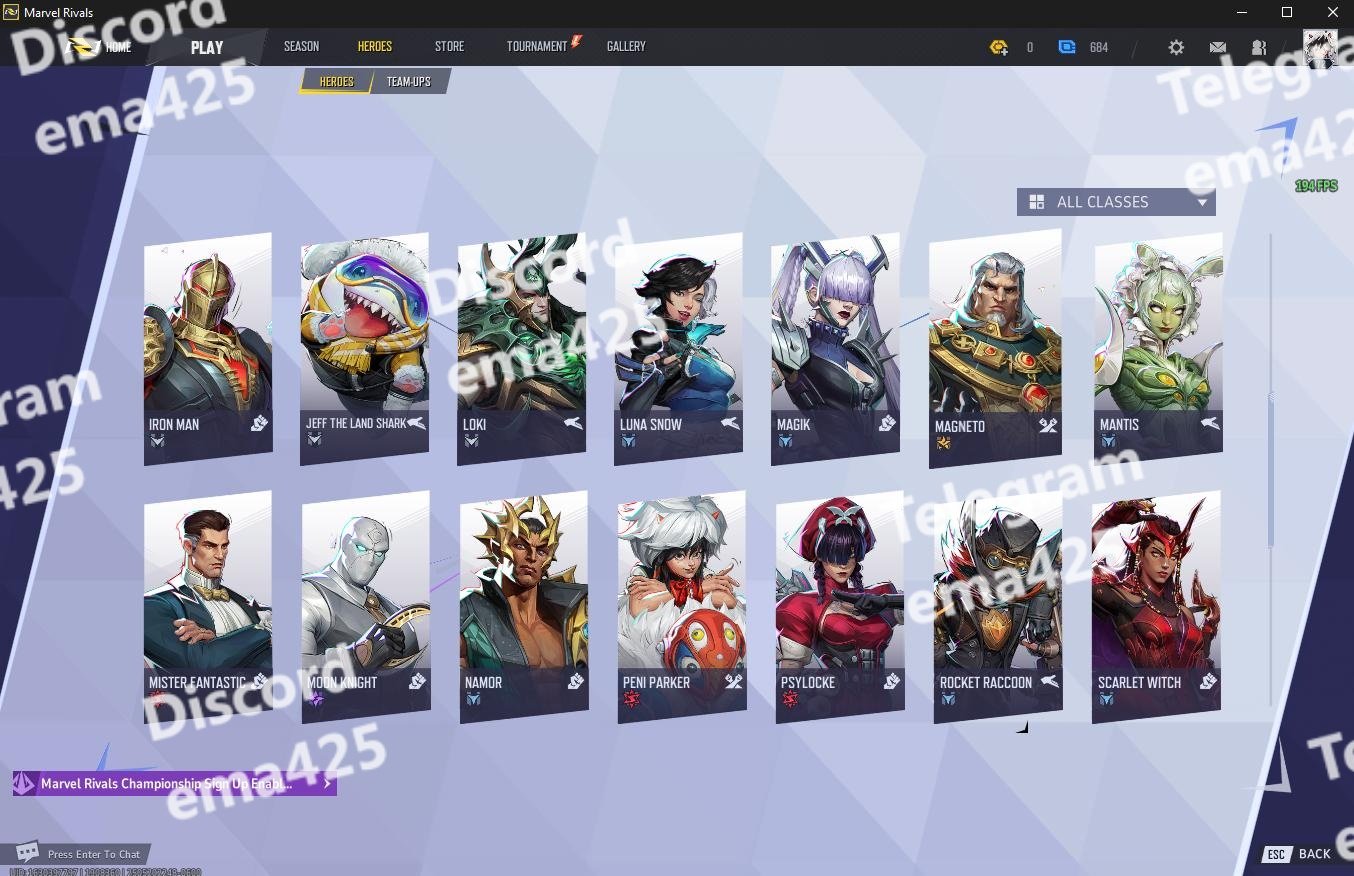Go to the Season page

coord(301,46)
